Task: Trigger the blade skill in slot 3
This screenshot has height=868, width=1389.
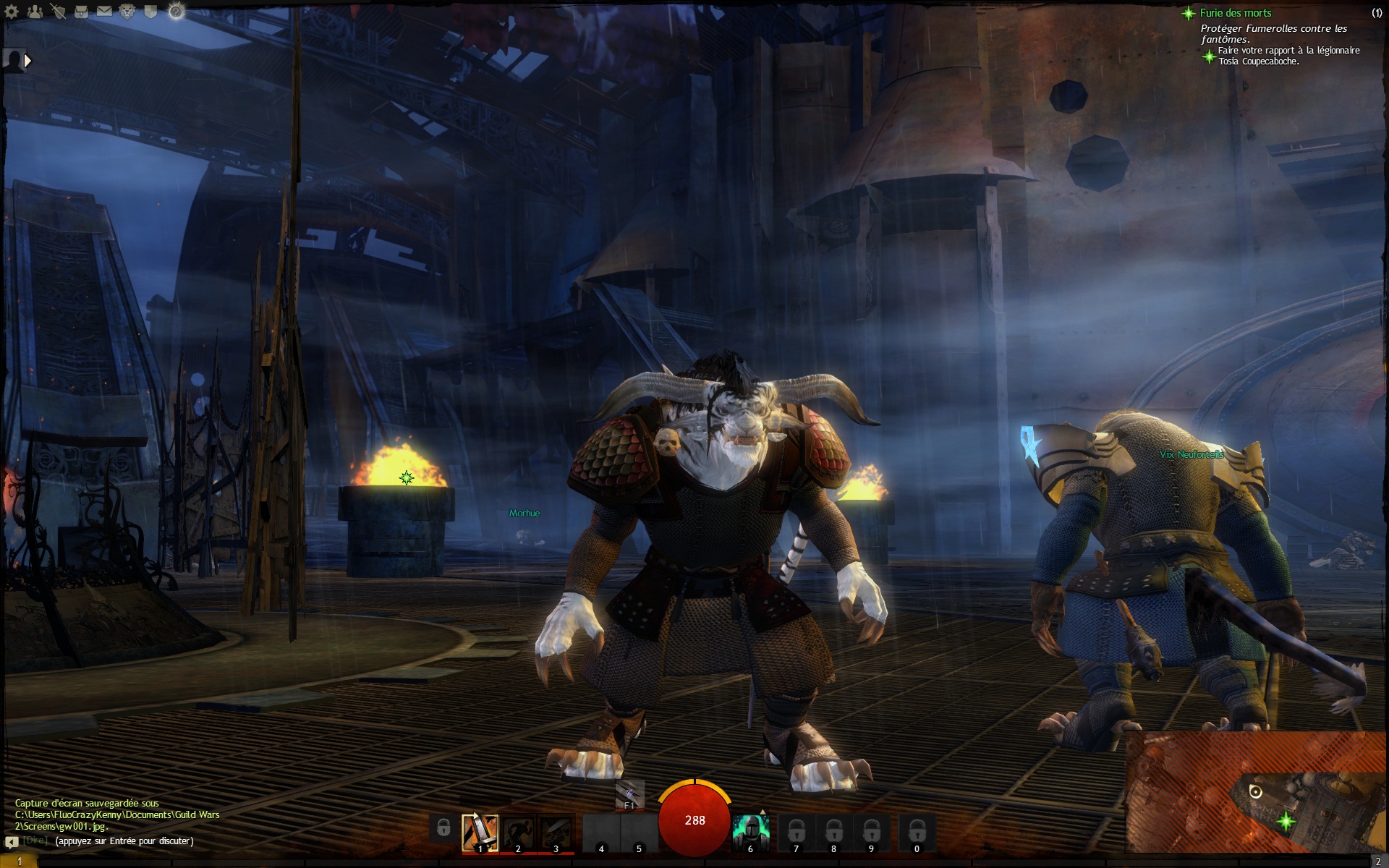Action: point(556,833)
